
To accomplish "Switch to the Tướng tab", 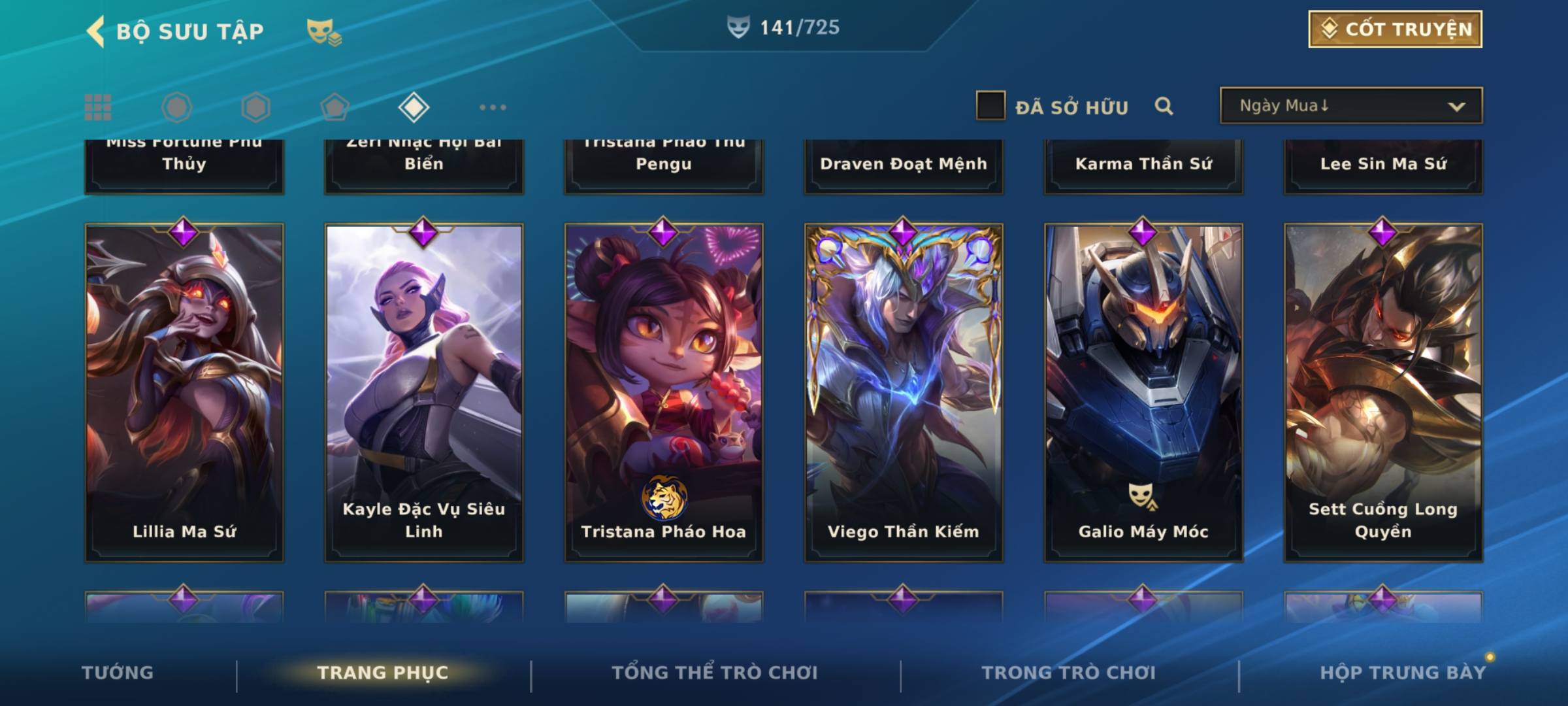I will tap(118, 673).
